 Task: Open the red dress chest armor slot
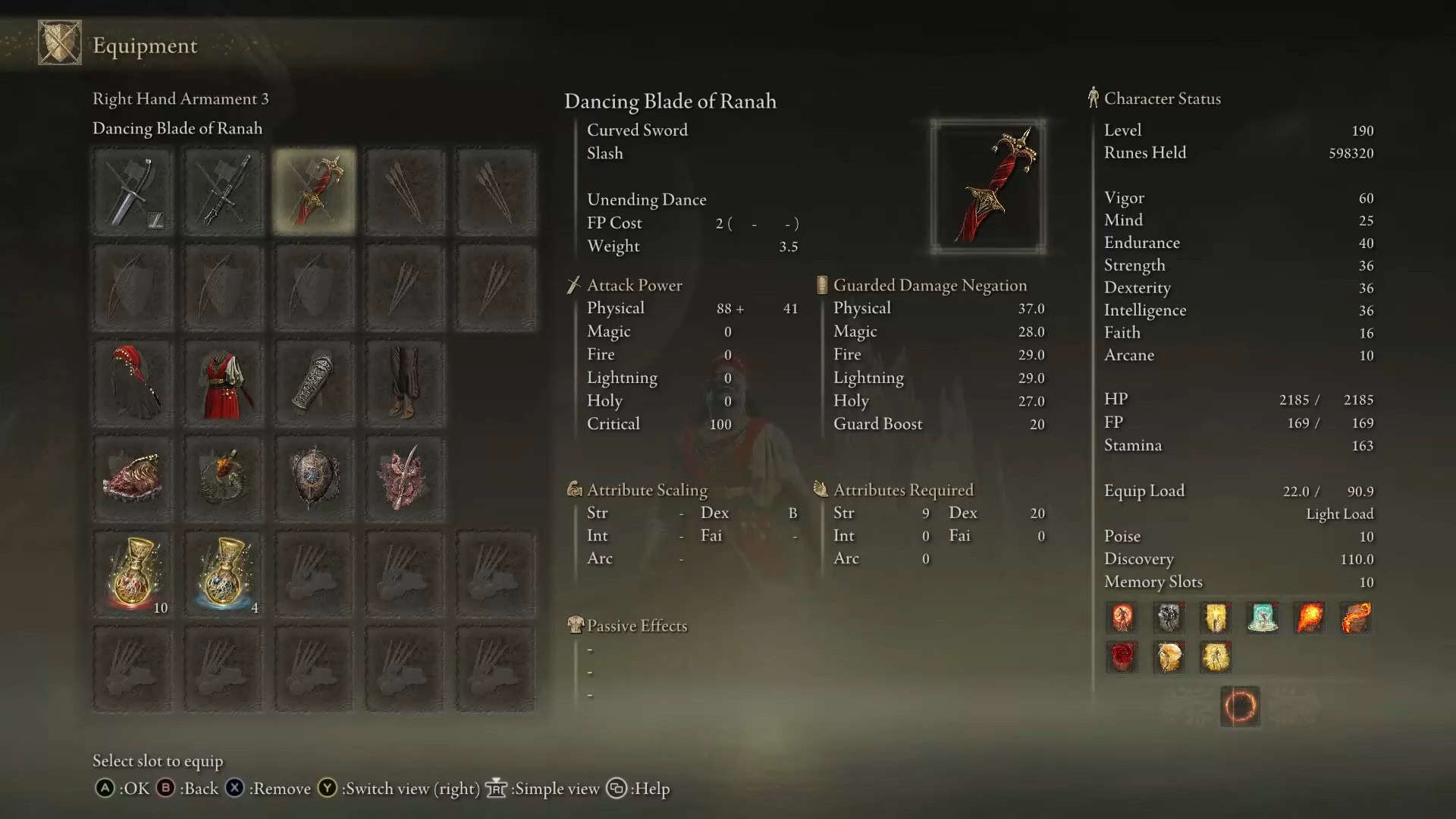223,383
